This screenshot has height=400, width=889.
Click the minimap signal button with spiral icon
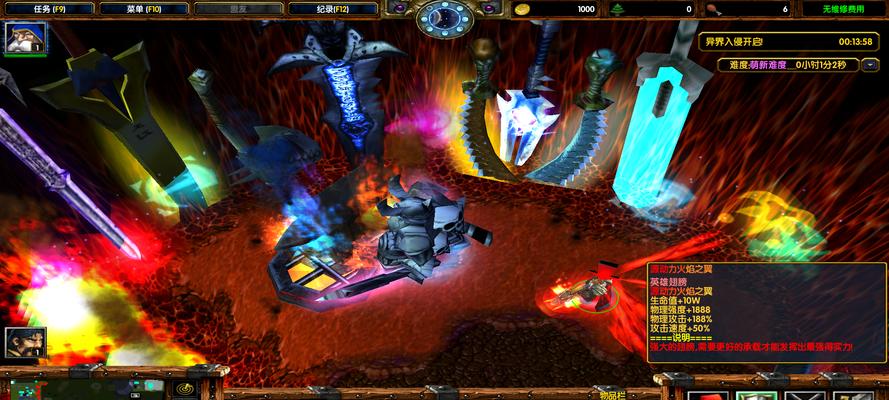[184, 387]
